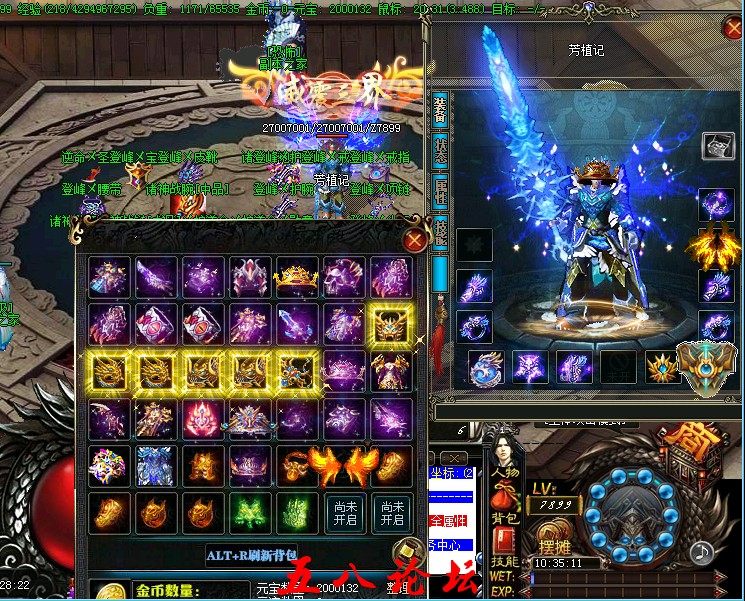Switch to the 状态 status tab
The height and width of the screenshot is (601, 745).
[x=440, y=150]
